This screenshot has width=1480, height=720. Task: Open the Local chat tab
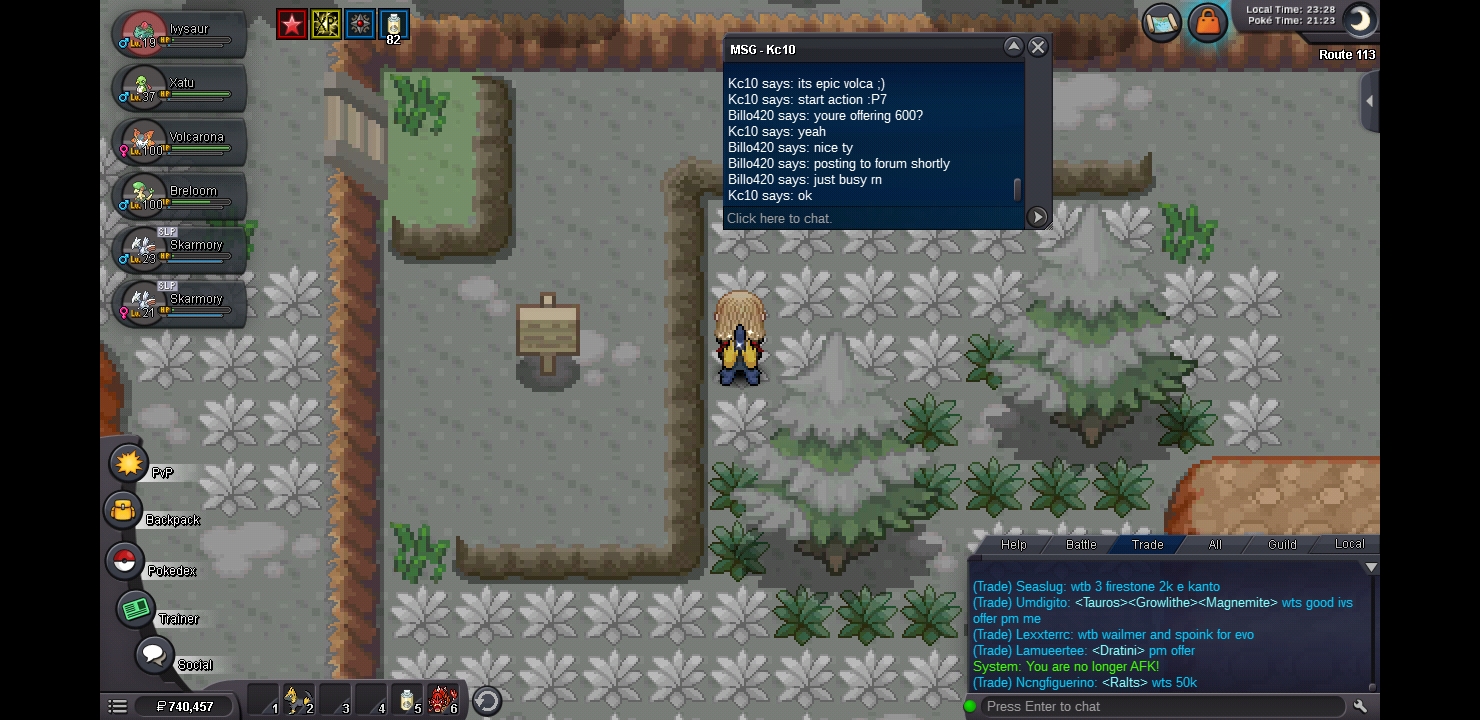point(1349,545)
